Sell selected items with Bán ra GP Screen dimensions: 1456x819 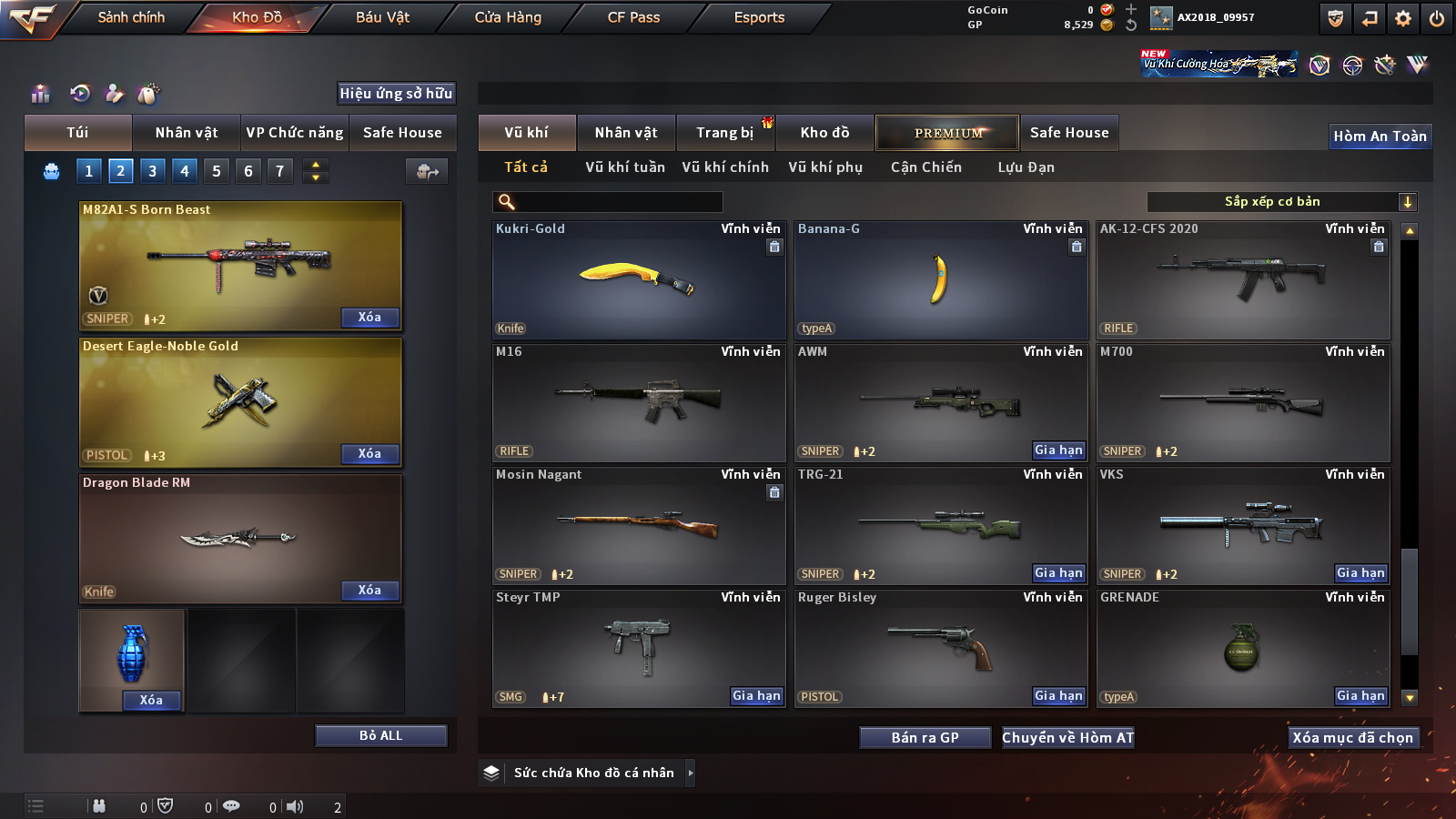click(925, 738)
